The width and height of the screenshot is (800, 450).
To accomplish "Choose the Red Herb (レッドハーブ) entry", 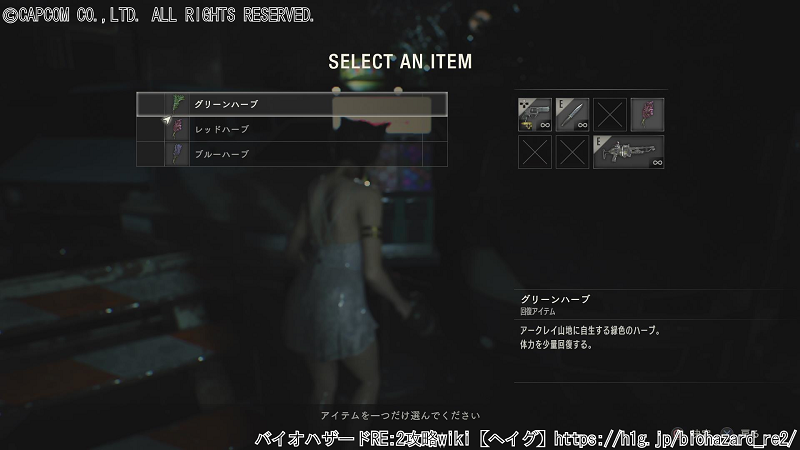I will [291, 129].
